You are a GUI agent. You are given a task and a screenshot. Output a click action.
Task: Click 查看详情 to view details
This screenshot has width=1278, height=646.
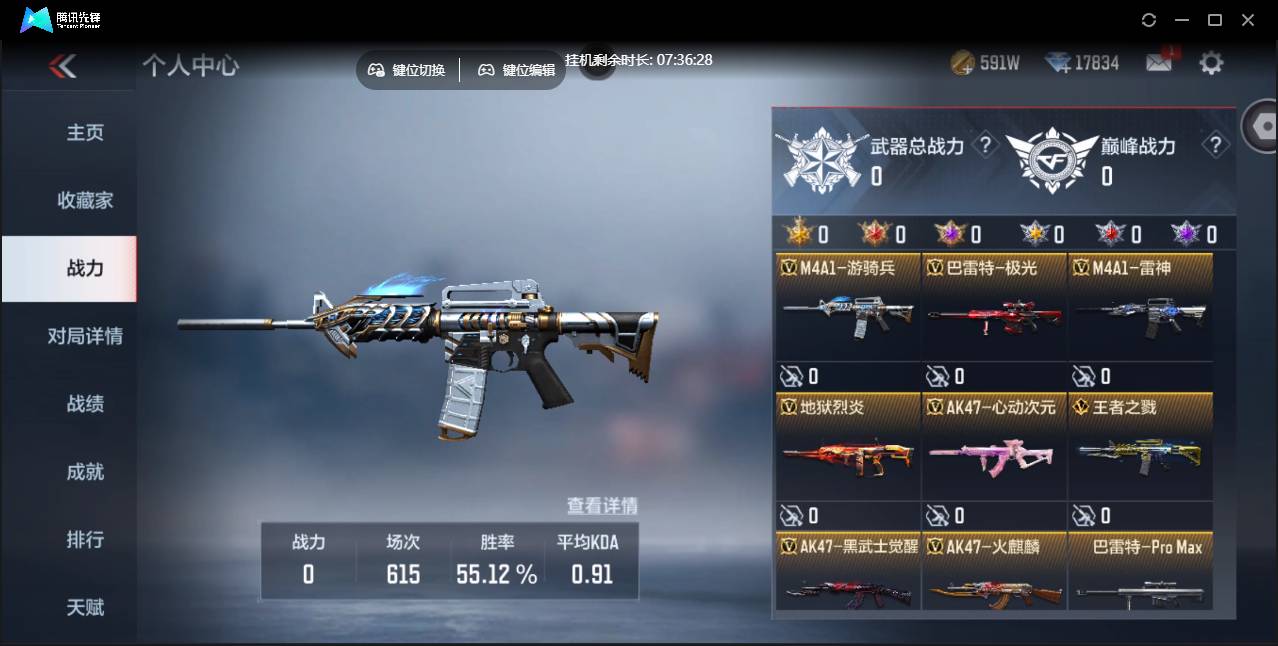[602, 506]
